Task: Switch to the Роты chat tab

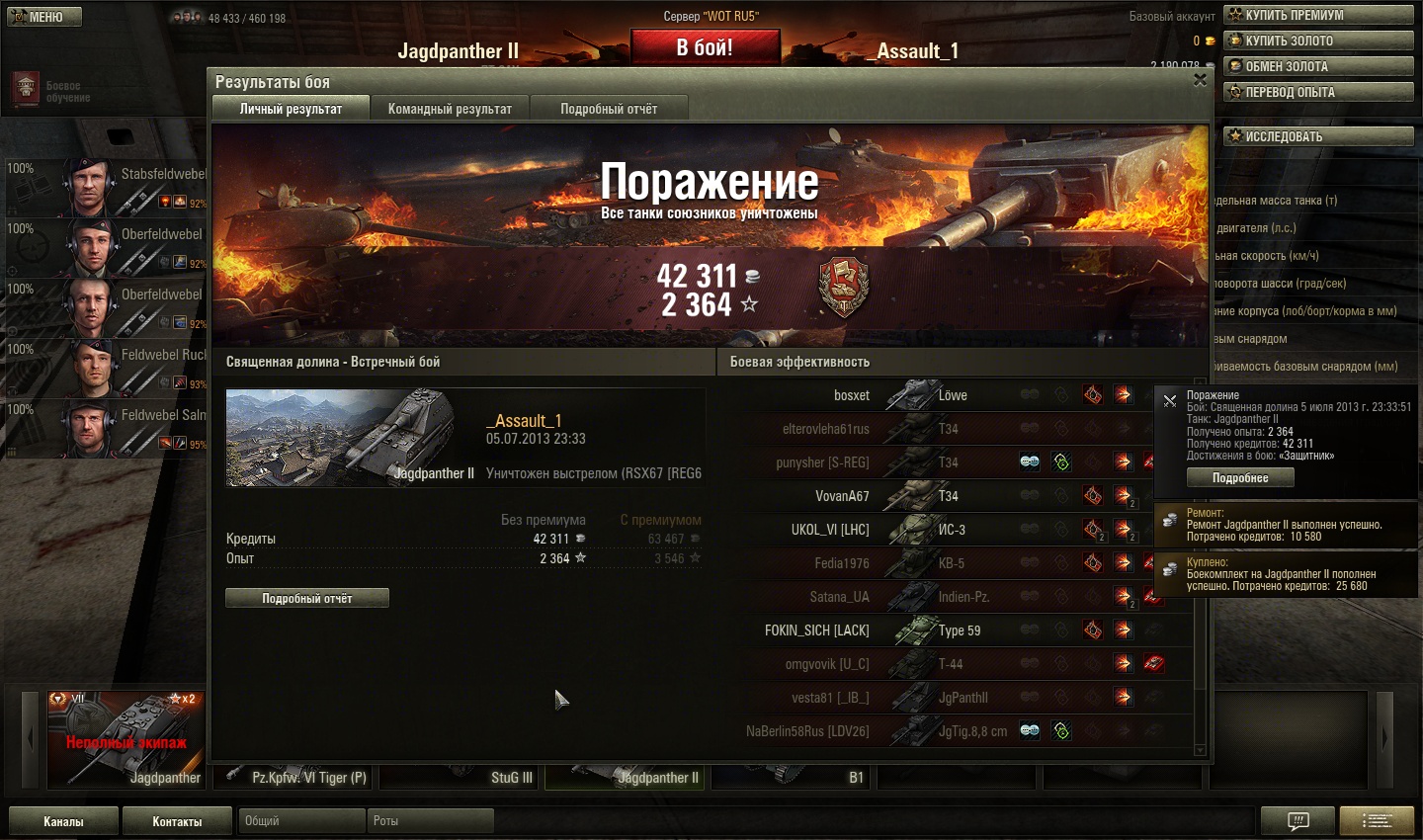Action: [x=430, y=820]
